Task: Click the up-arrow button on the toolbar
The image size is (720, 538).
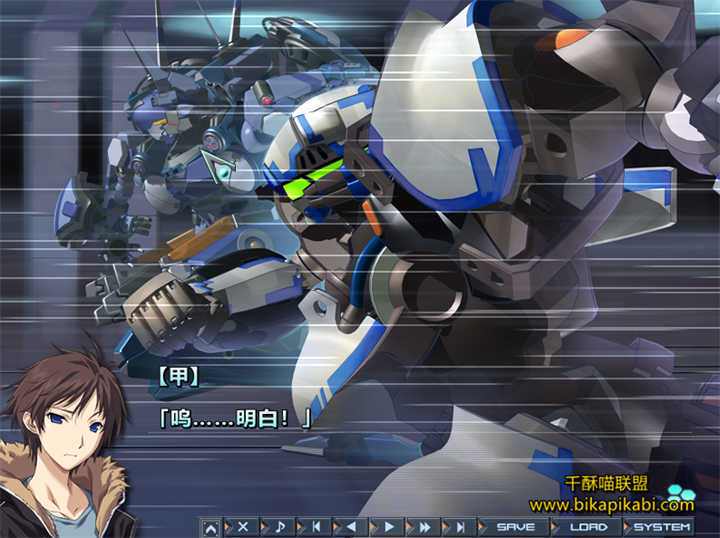Action: (x=211, y=526)
